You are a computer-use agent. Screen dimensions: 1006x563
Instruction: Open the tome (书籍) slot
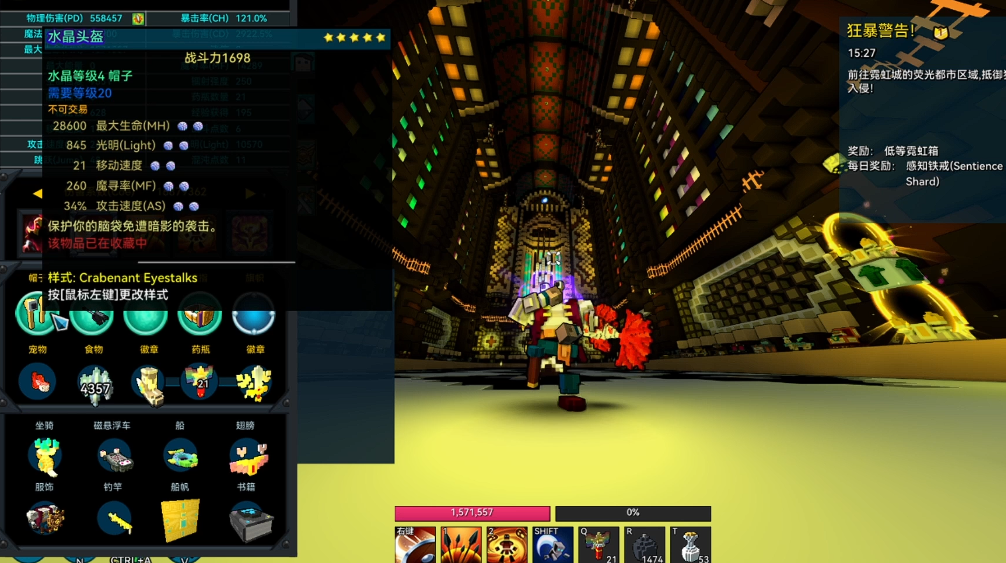[x=246, y=519]
